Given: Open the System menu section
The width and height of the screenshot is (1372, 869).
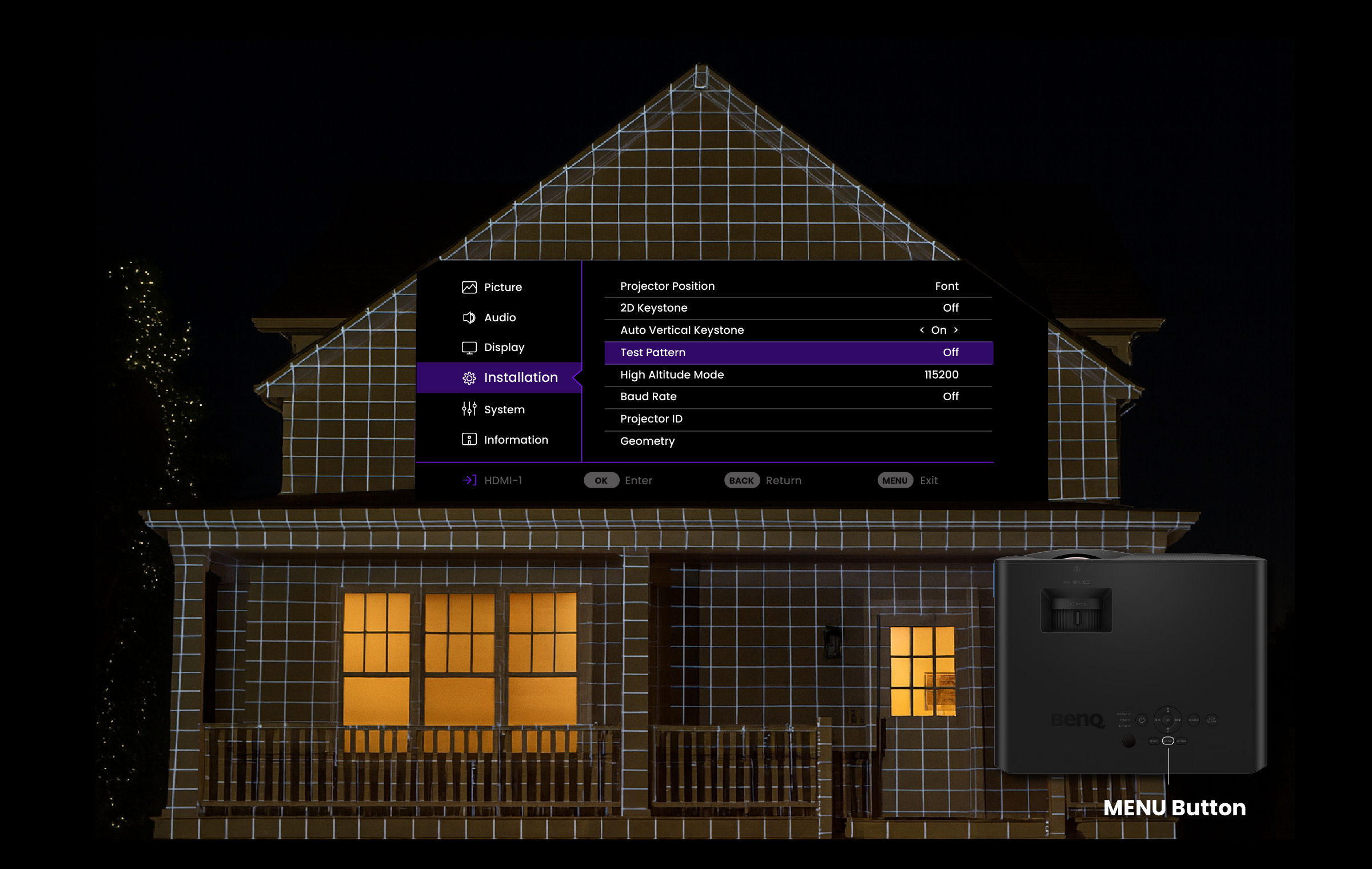Looking at the screenshot, I should tap(504, 409).
